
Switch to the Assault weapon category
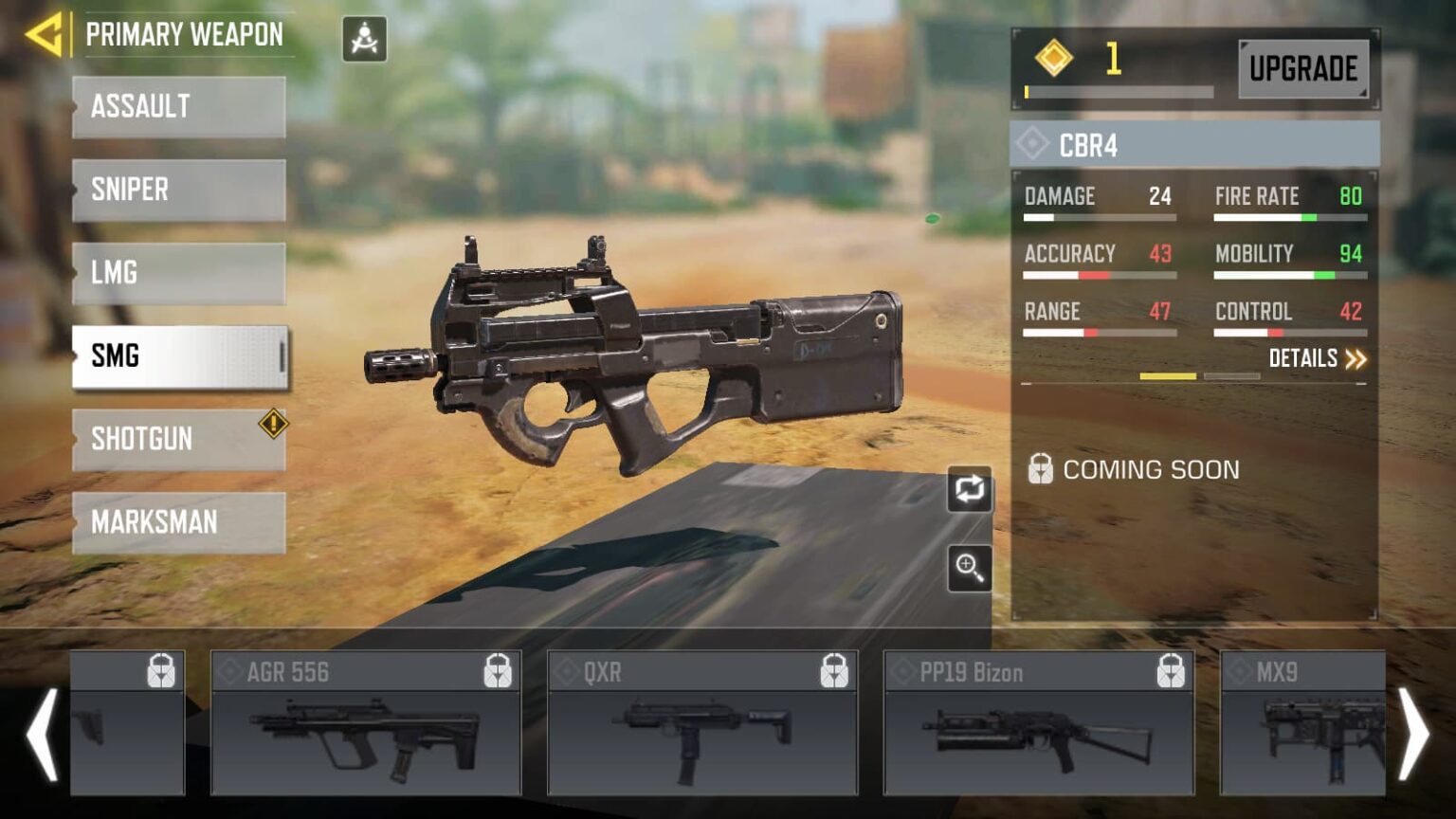(x=178, y=107)
